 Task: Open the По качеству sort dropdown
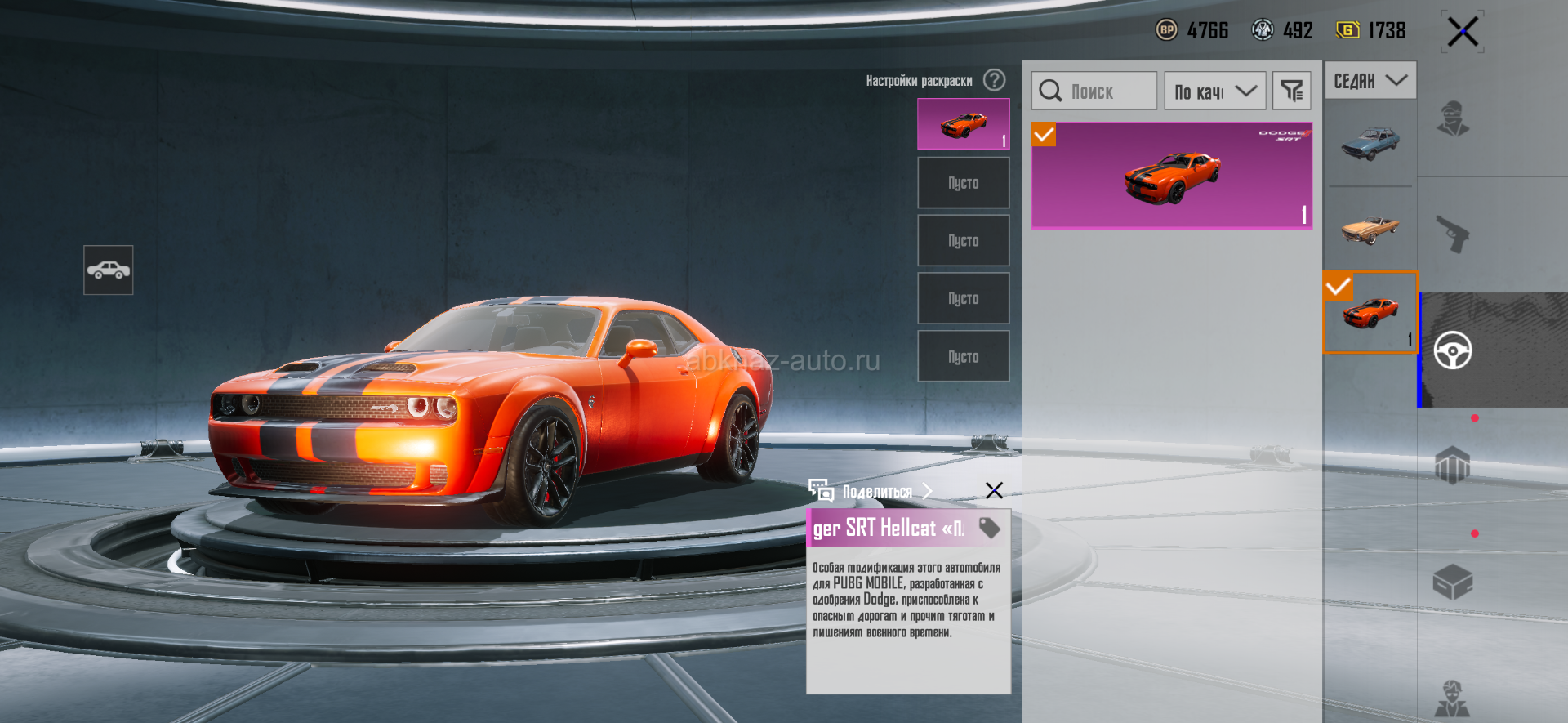coord(1214,91)
